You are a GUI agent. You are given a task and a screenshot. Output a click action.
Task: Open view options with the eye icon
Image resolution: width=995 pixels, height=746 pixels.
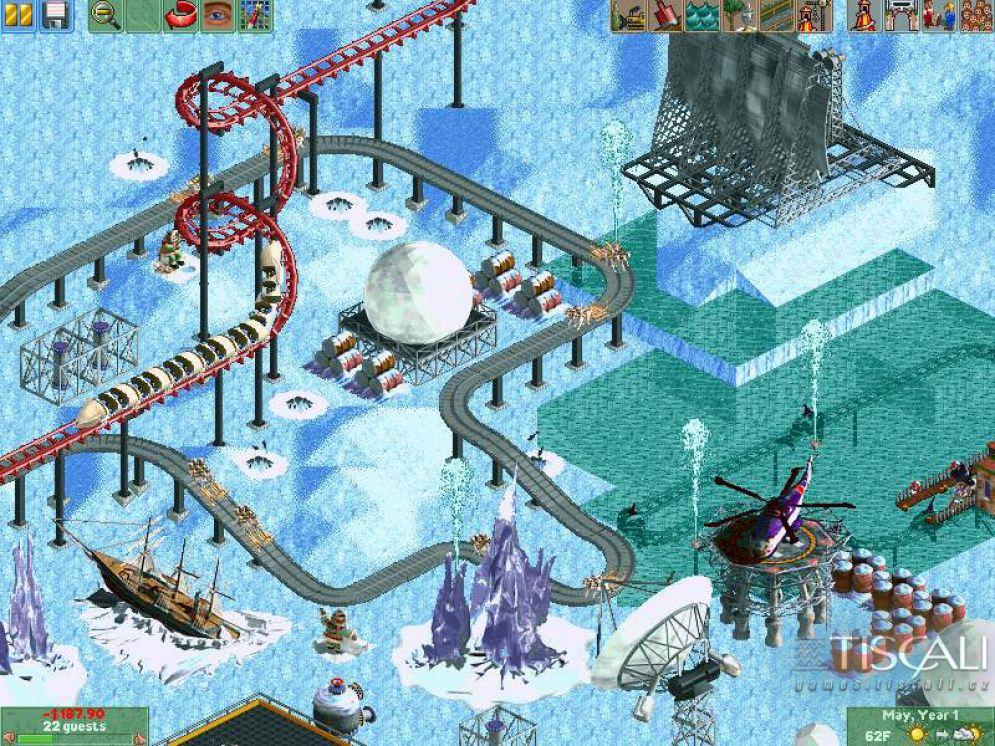click(x=217, y=16)
